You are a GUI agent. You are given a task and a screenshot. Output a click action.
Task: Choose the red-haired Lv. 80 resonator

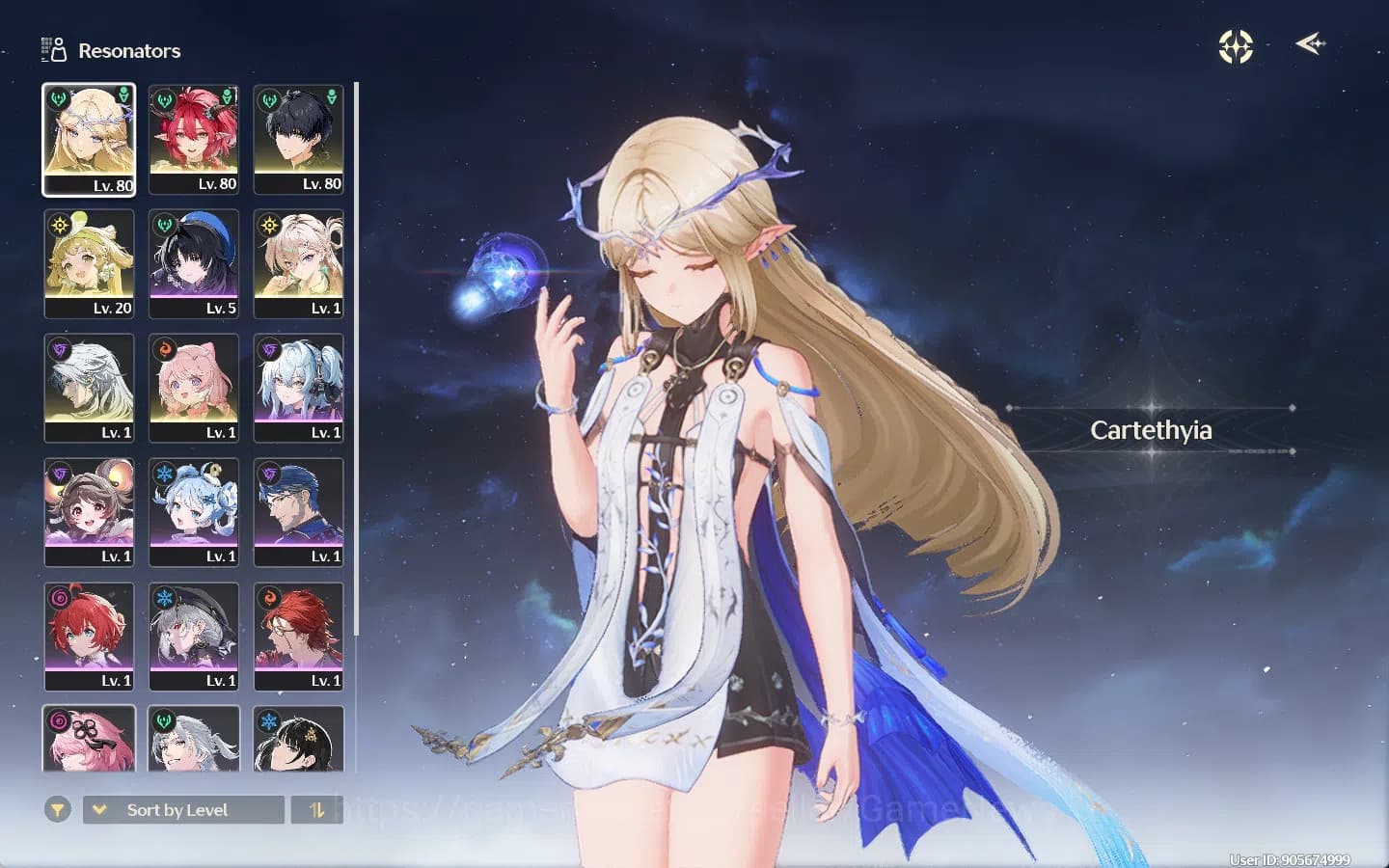pos(194,139)
